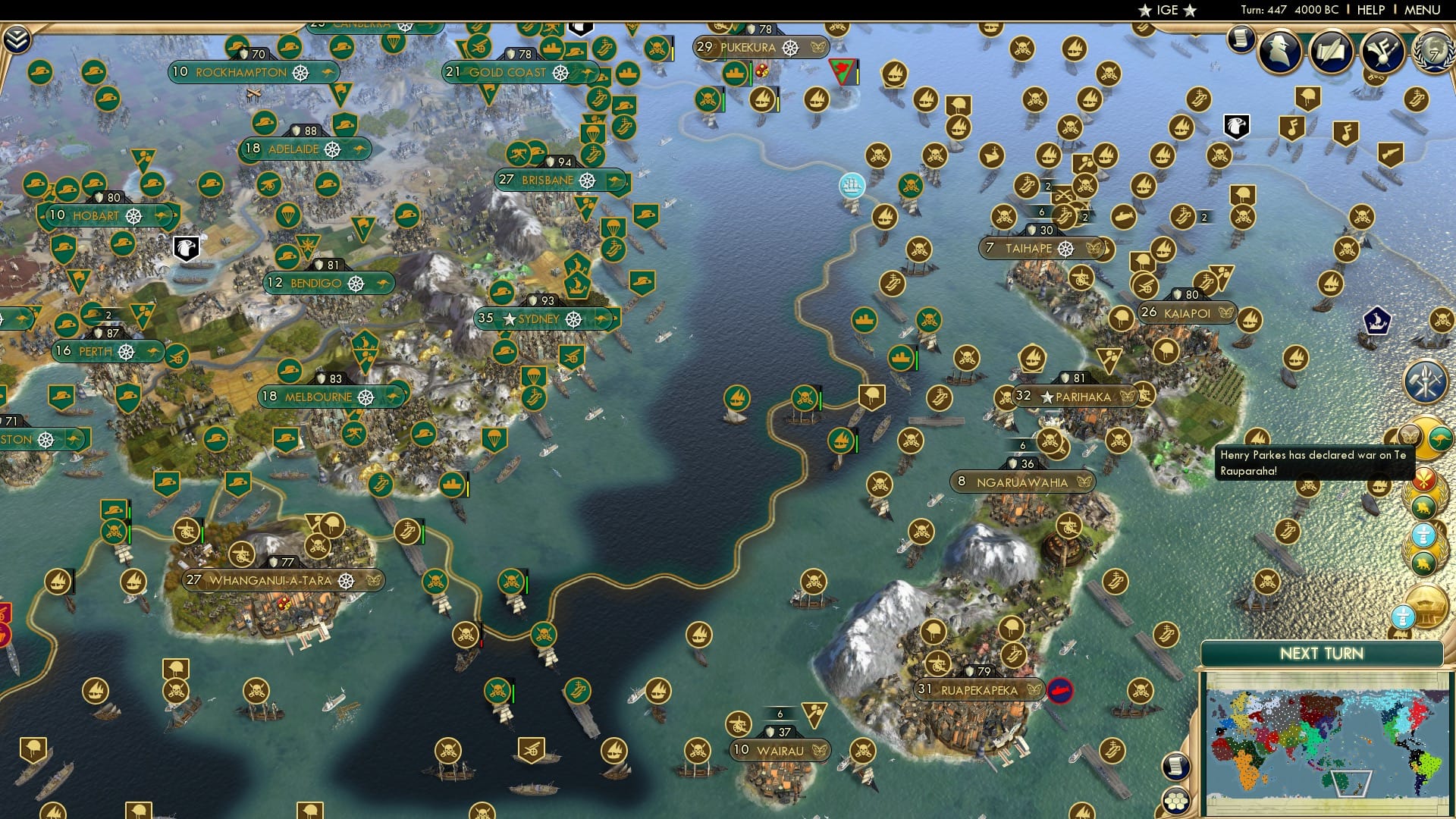The width and height of the screenshot is (1456, 819).
Task: Click the Australia landmass on the minimap
Action: click(1337, 782)
